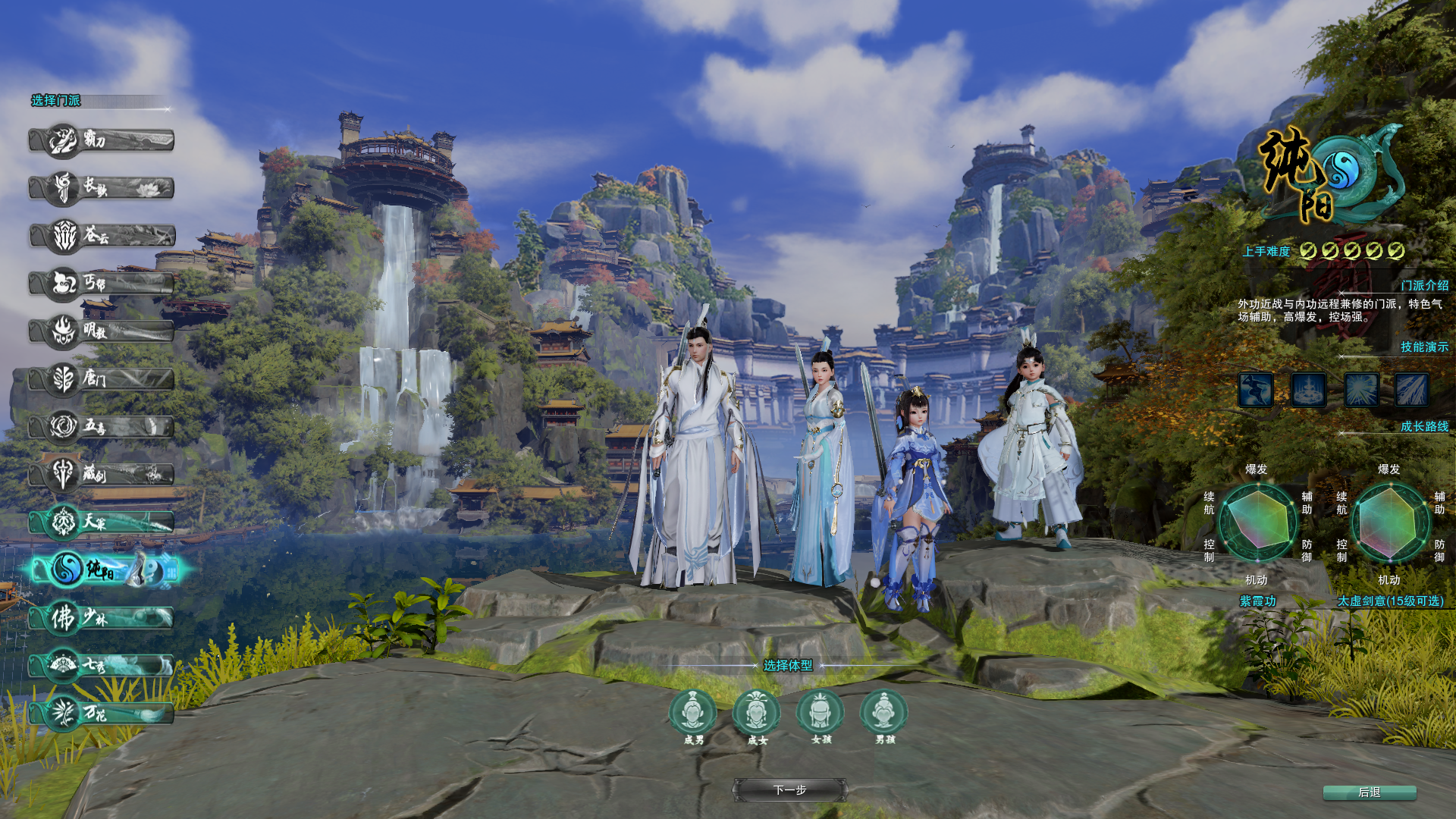
Task: Pick the 苍云 sect
Action: (x=102, y=236)
